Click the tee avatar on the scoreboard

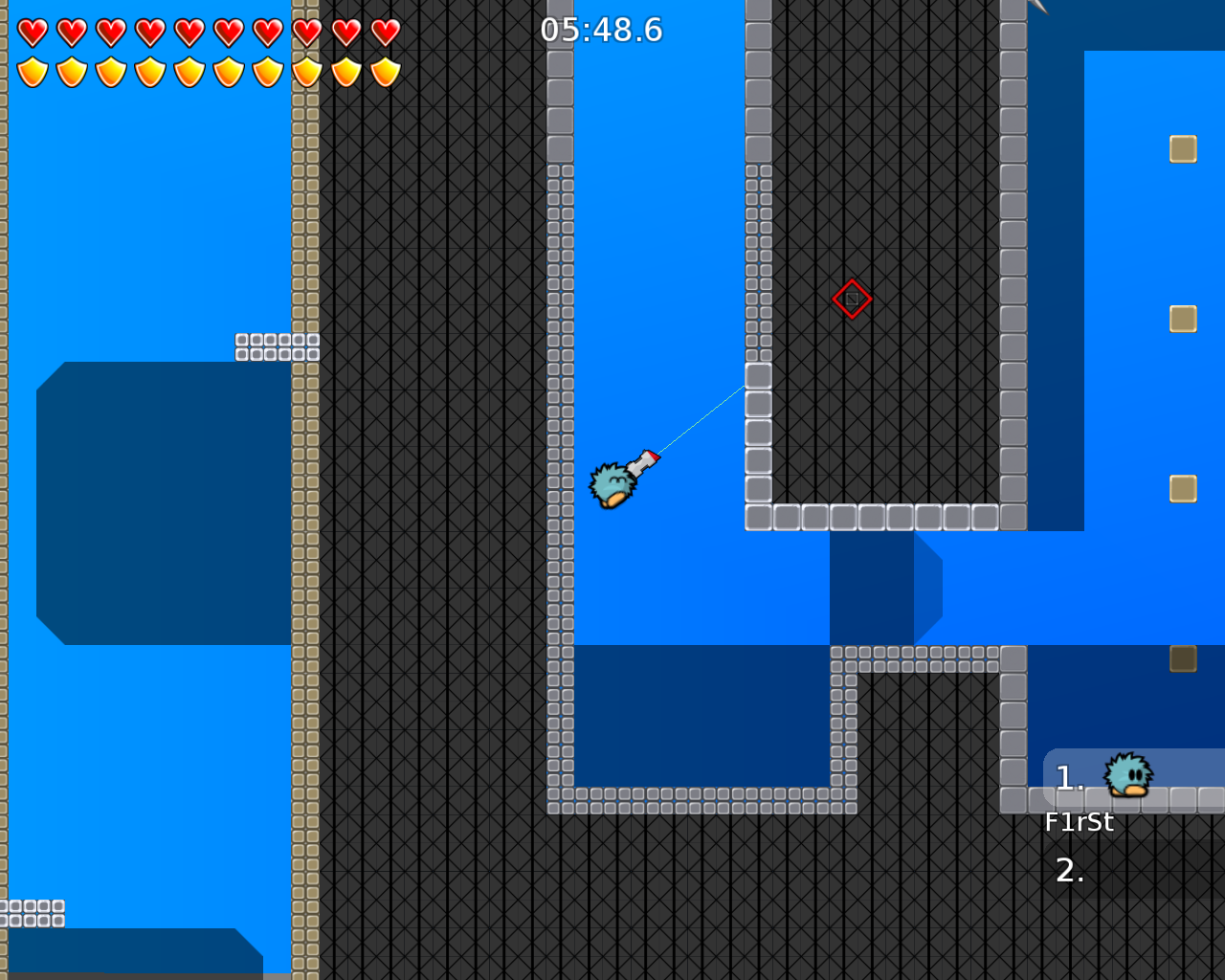(1125, 775)
